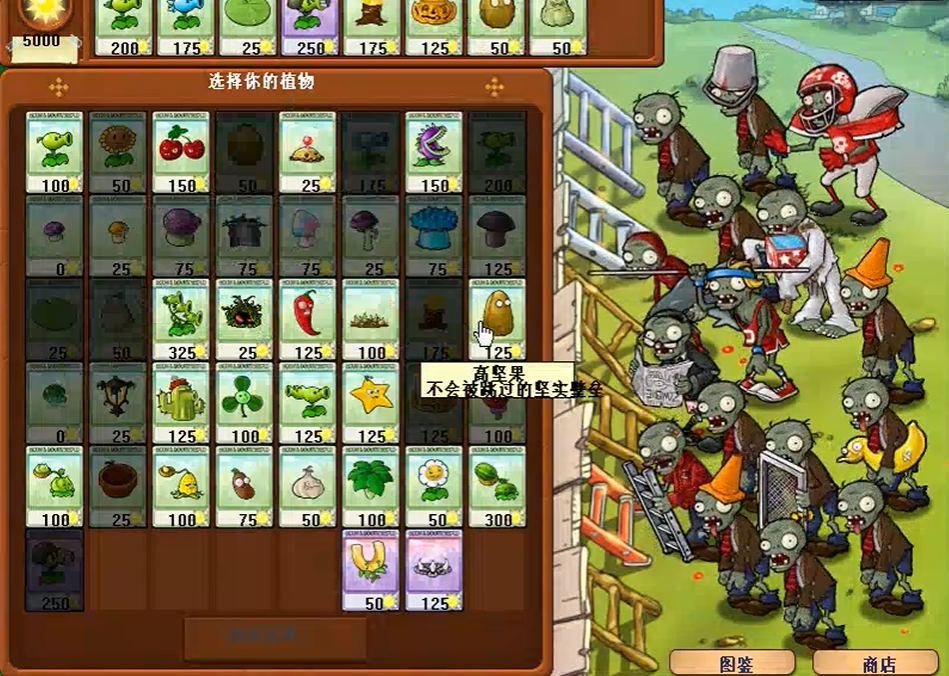Add the Chomper seed card
Viewport: 949px width, 676px height.
click(x=433, y=150)
